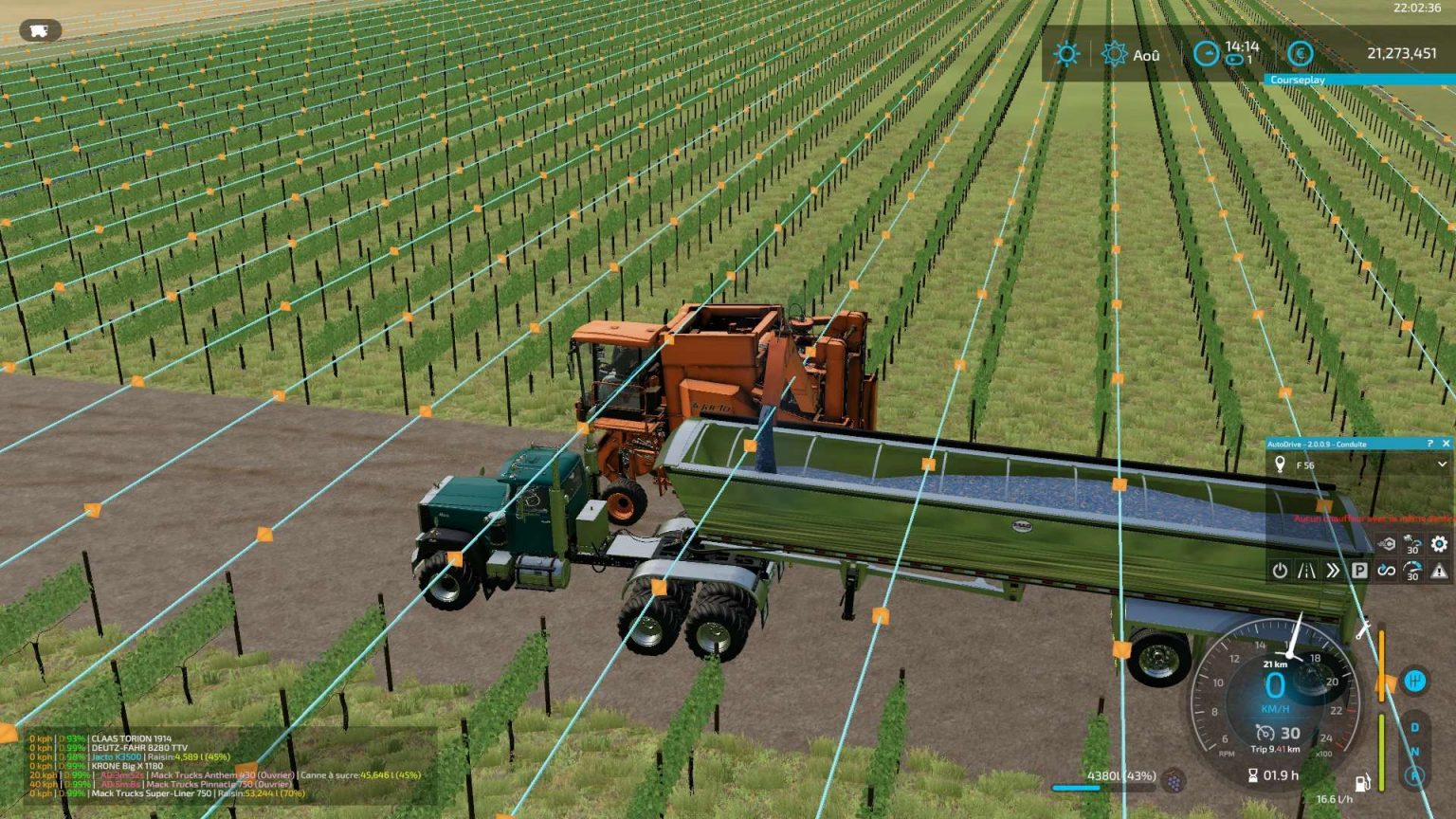1456x819 pixels.
Task: Toggle the skip-waypoint double arrow in AutoDrive
Action: [x=1334, y=571]
